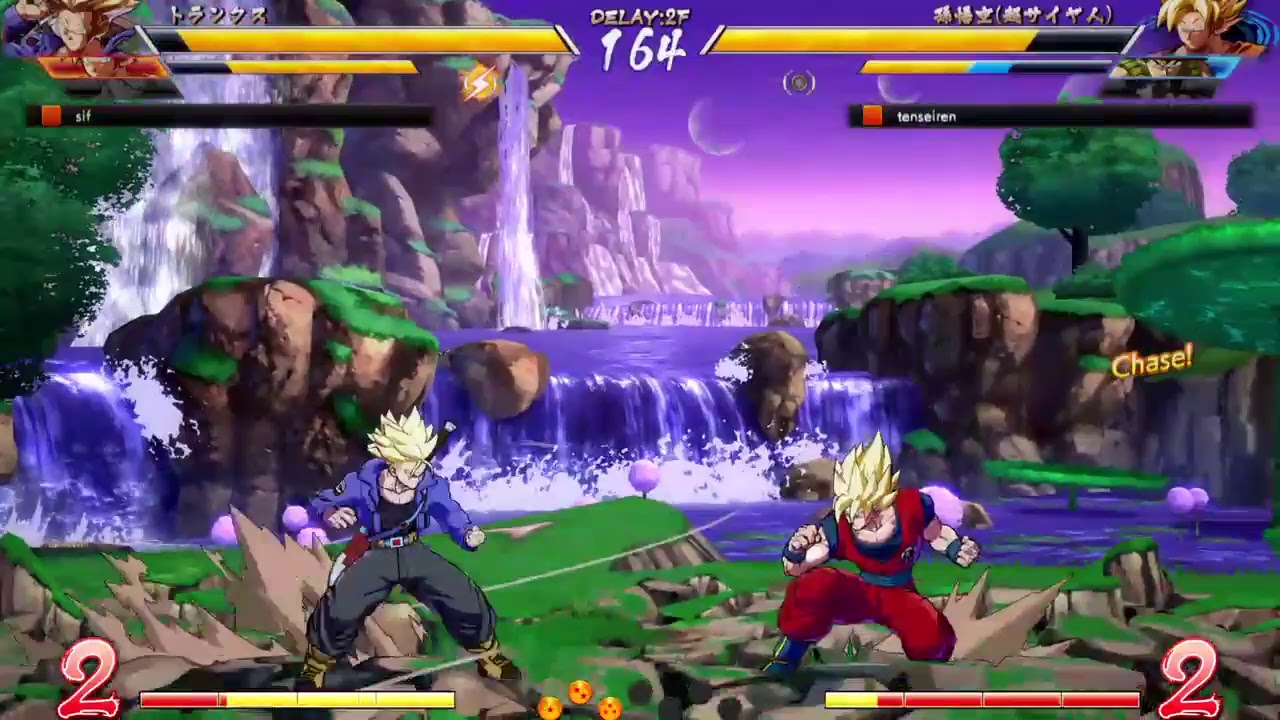Click the red round counter 2 bottom-left
This screenshot has width=1280, height=720.
(90, 678)
